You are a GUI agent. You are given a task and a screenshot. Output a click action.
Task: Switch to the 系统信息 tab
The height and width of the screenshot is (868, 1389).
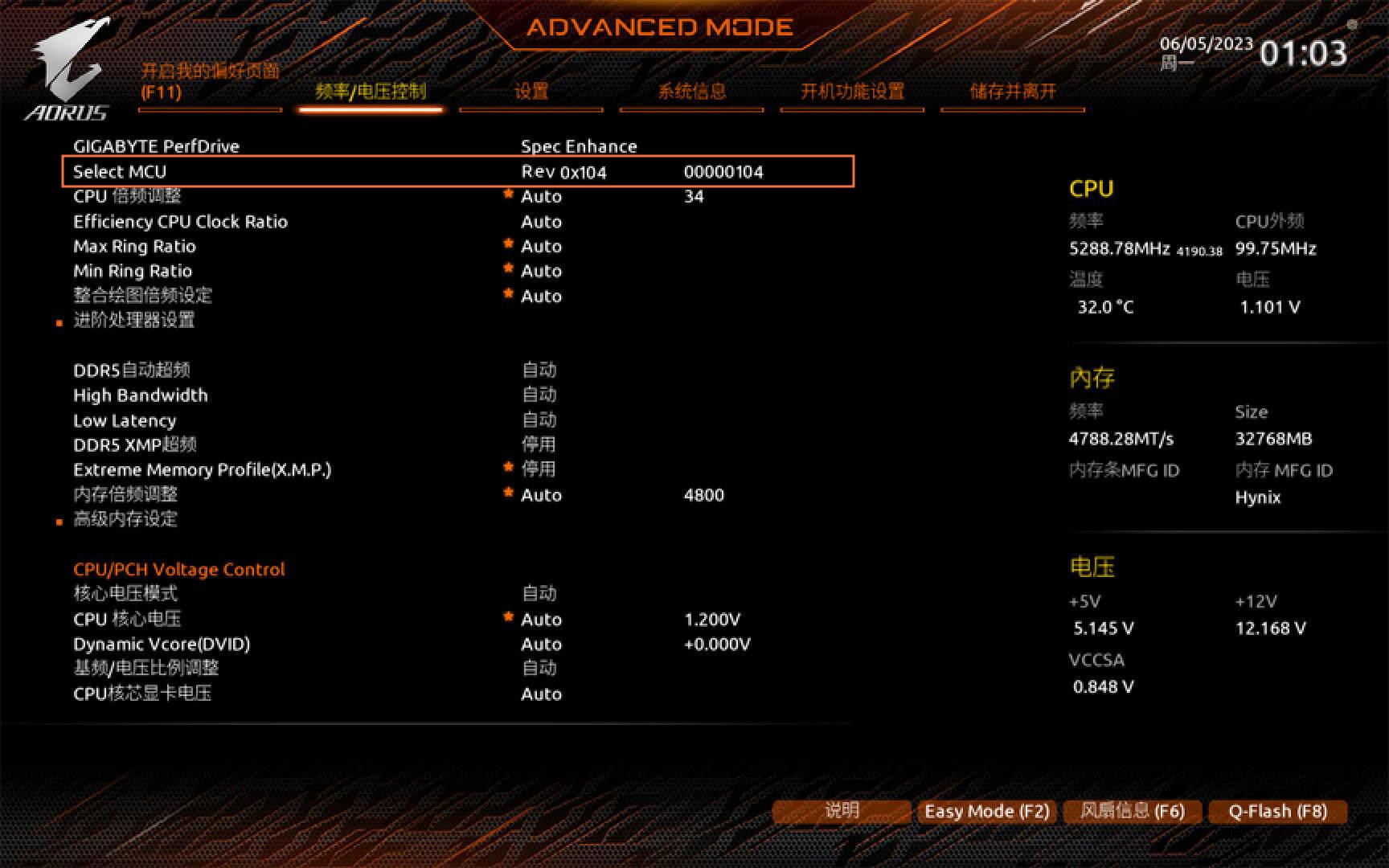[691, 92]
